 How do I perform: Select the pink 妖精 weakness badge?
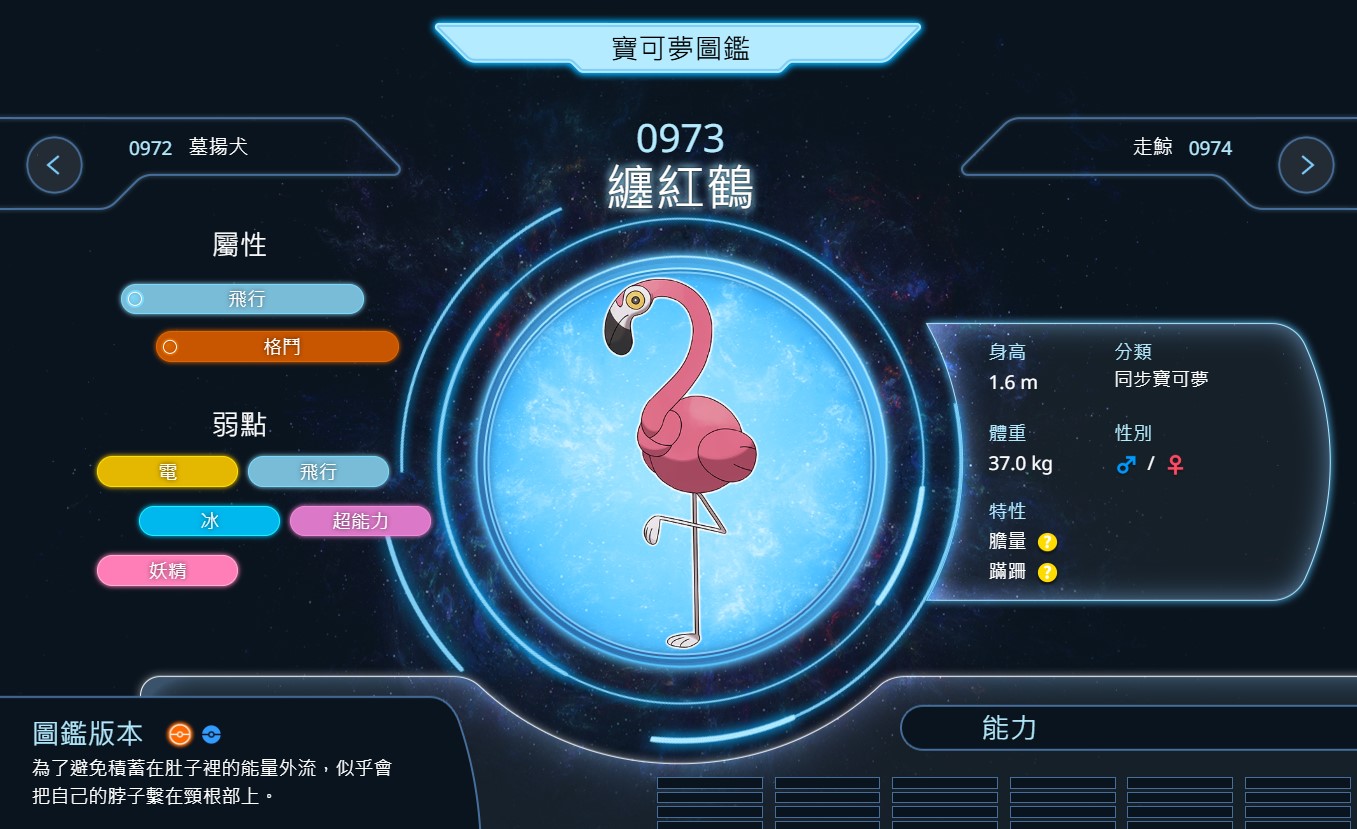168,571
